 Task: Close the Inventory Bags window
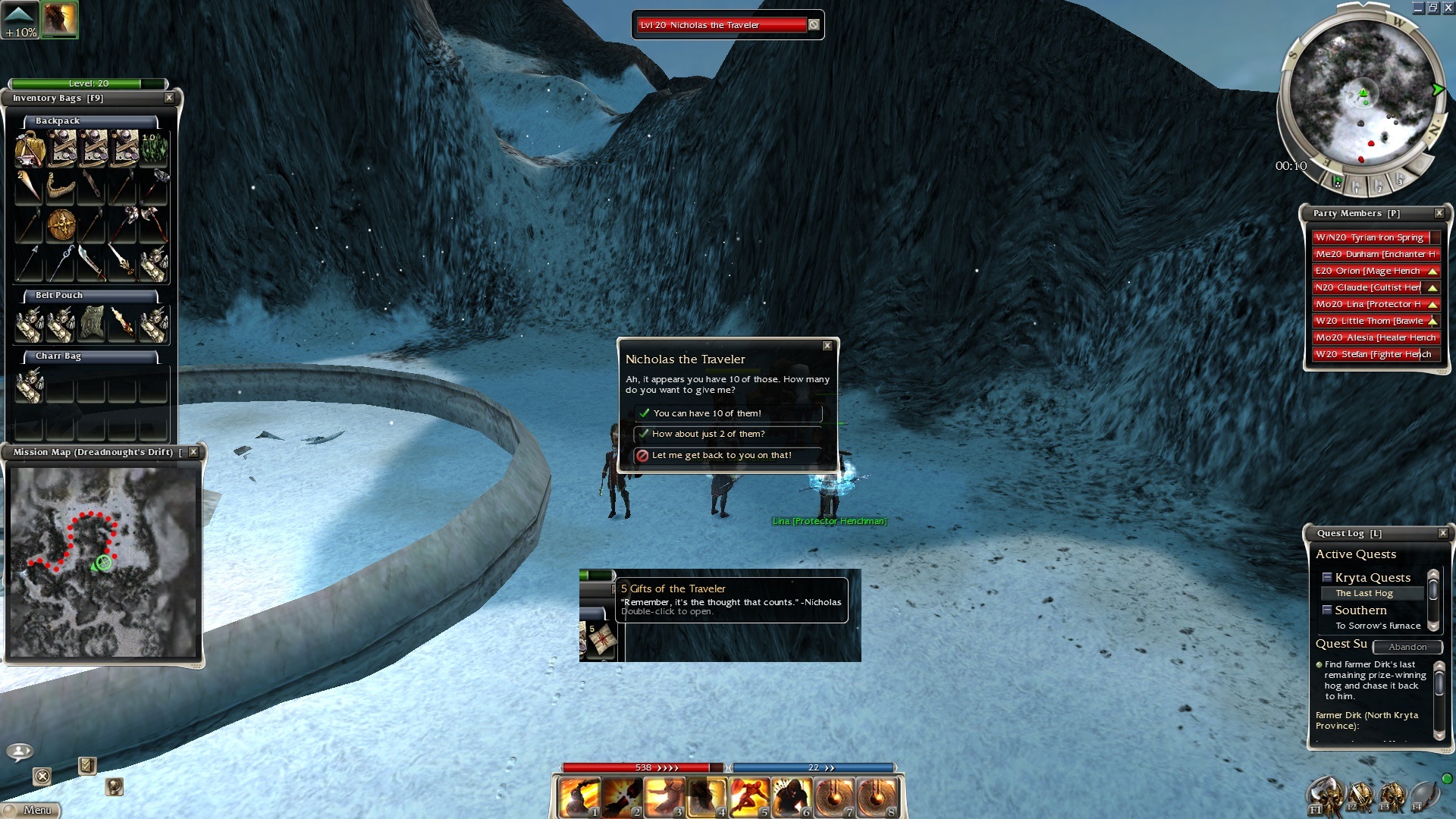pyautogui.click(x=169, y=98)
